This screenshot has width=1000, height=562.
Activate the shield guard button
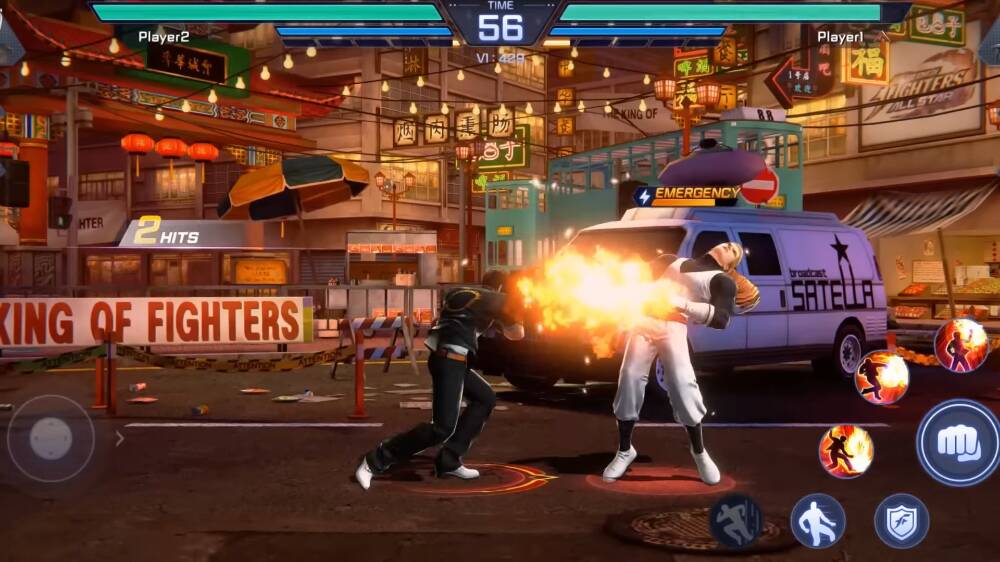point(901,521)
